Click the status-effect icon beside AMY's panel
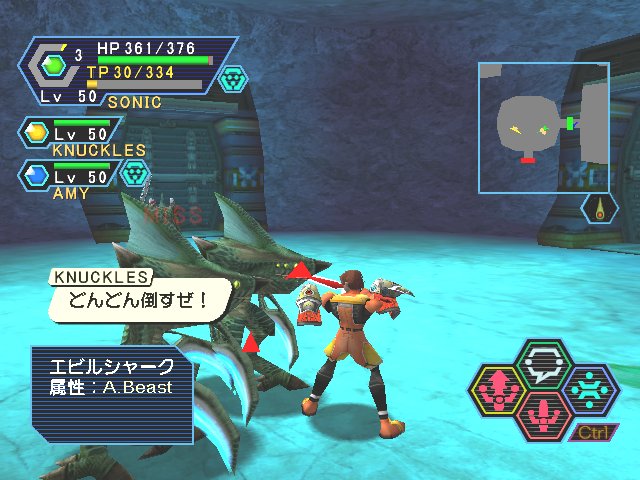 pos(134,173)
